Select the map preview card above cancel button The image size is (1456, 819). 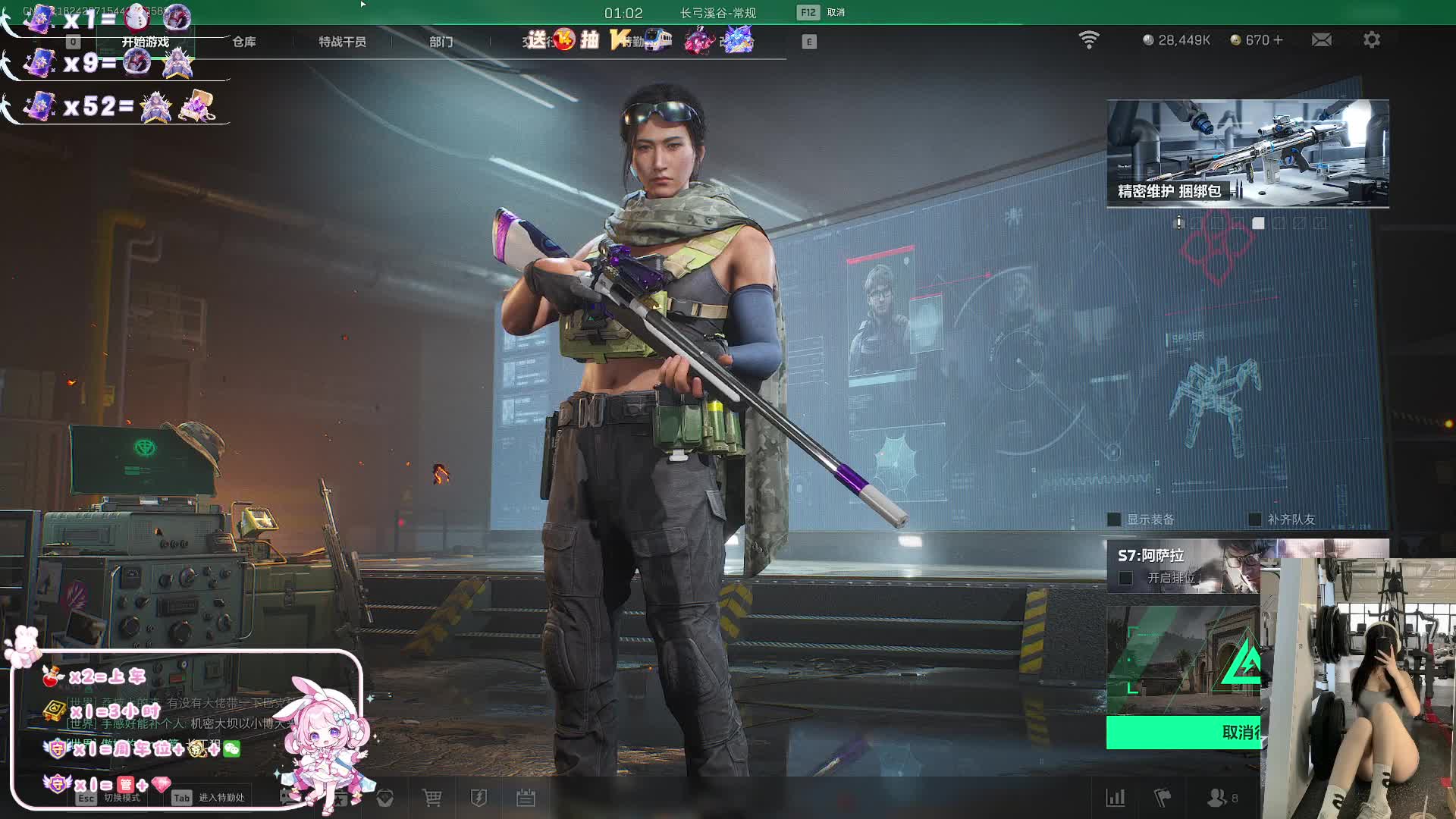pos(1183,660)
